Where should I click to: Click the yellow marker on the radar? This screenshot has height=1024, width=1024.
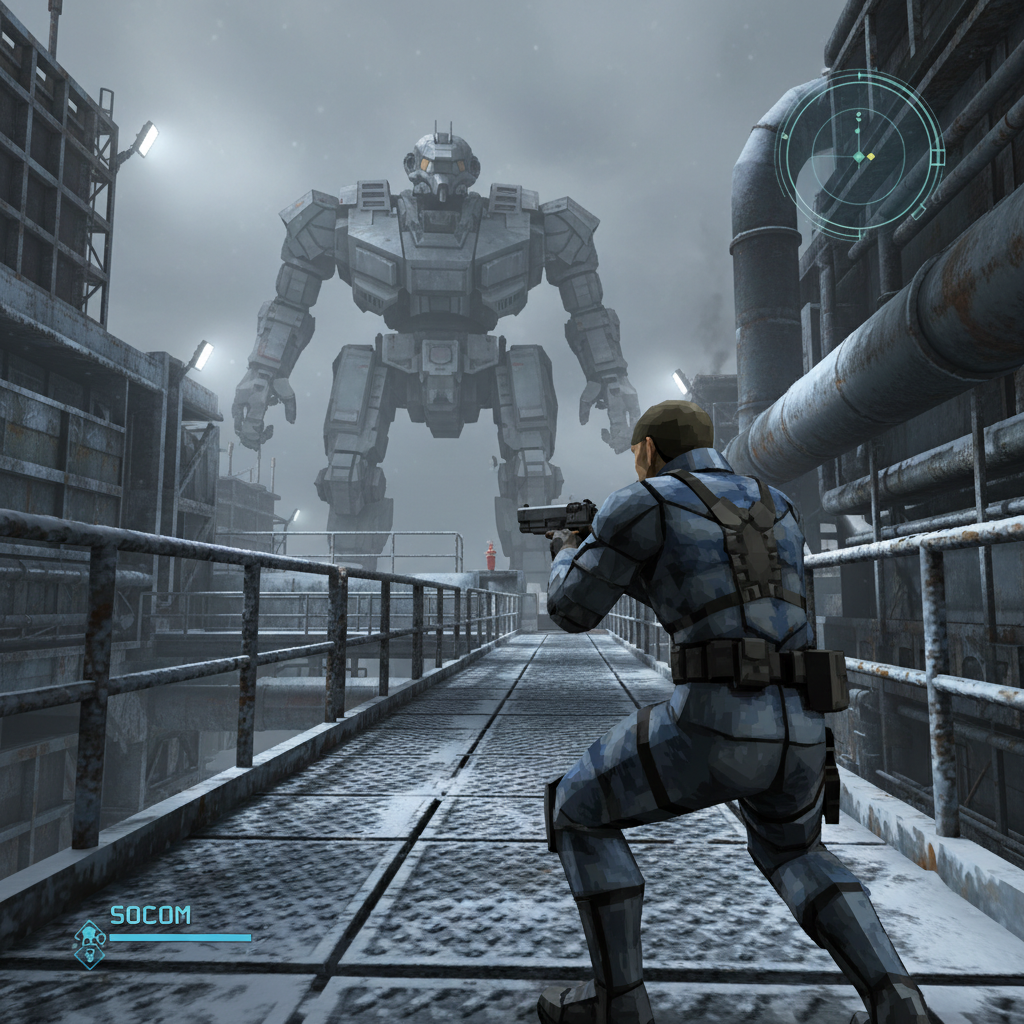pyautogui.click(x=871, y=157)
